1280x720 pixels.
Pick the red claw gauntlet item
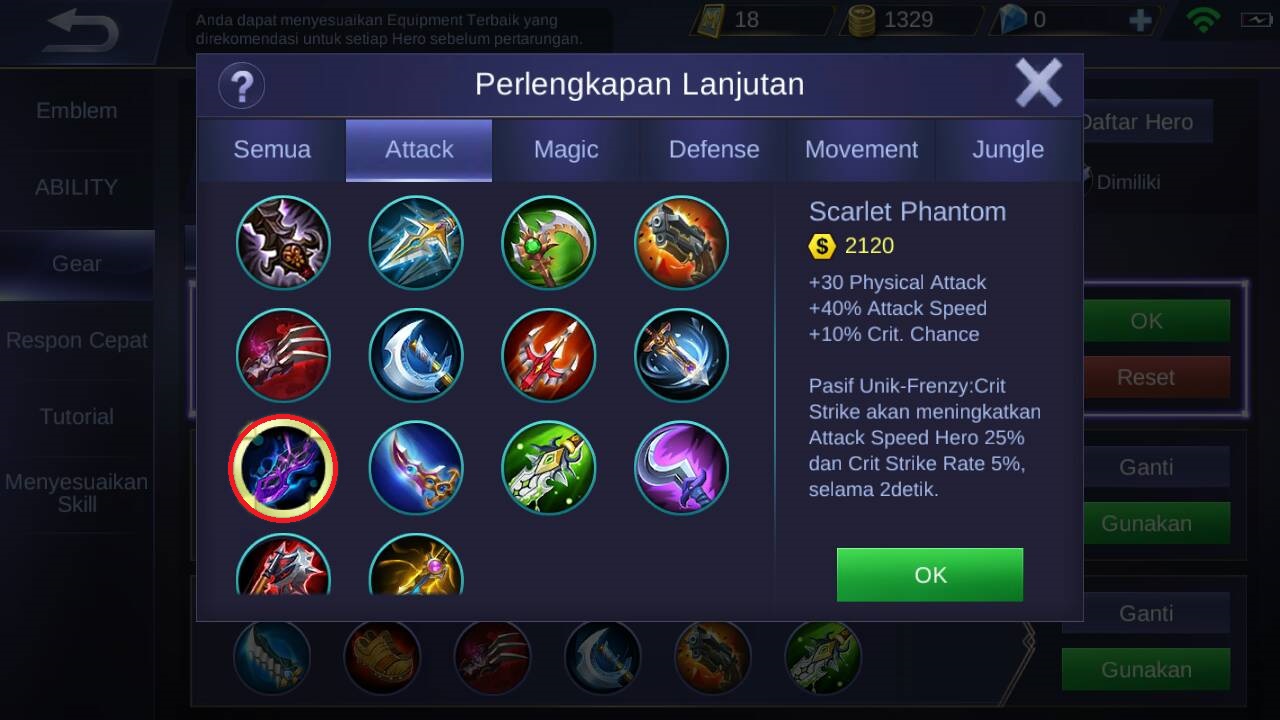pyautogui.click(x=283, y=355)
